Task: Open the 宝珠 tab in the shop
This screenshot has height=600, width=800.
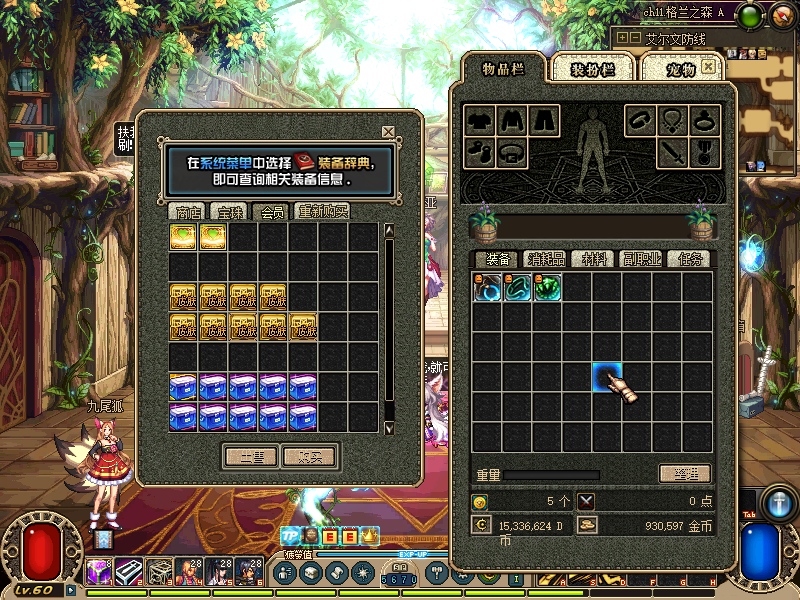Action: (230, 212)
